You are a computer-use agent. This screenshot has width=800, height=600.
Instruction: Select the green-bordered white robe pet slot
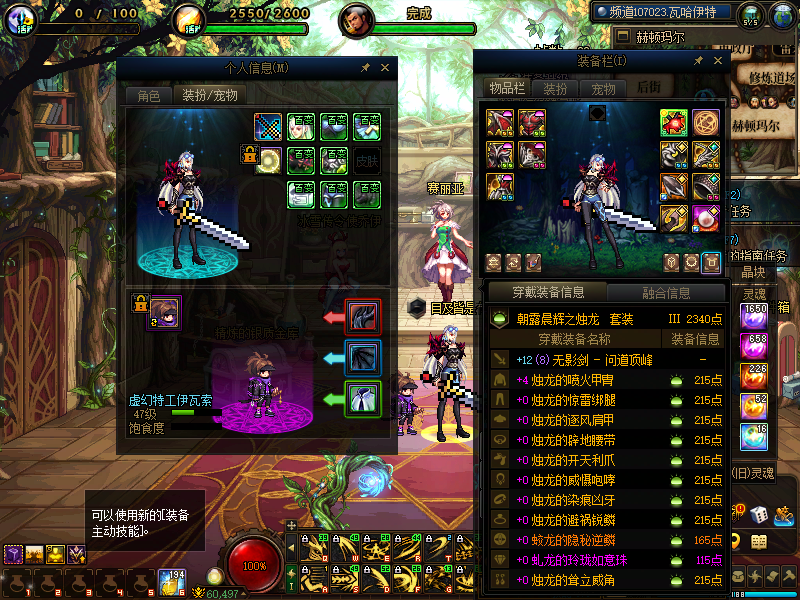pos(360,399)
